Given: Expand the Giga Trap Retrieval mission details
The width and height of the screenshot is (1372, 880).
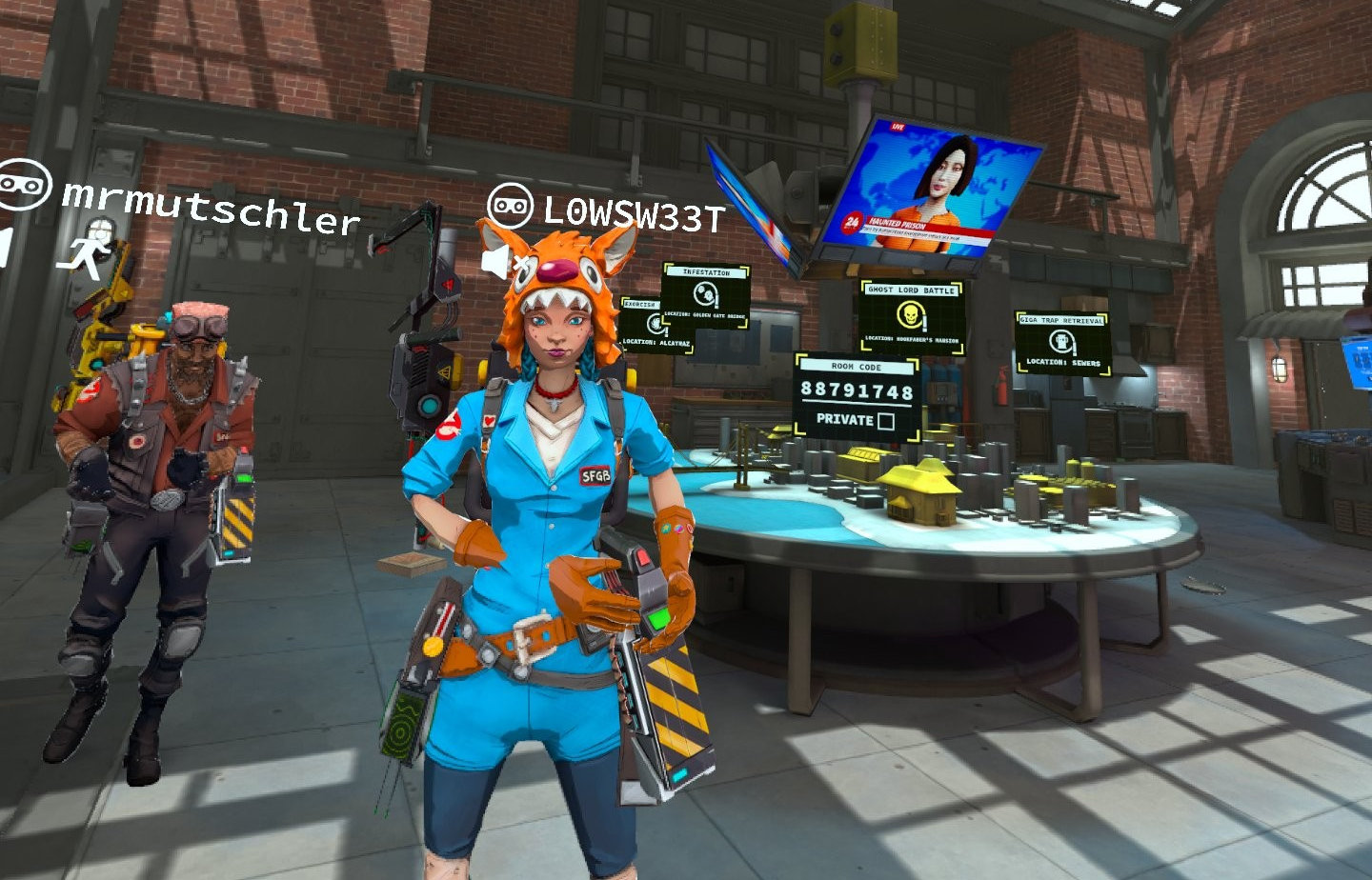Looking at the screenshot, I should pos(1060,320).
